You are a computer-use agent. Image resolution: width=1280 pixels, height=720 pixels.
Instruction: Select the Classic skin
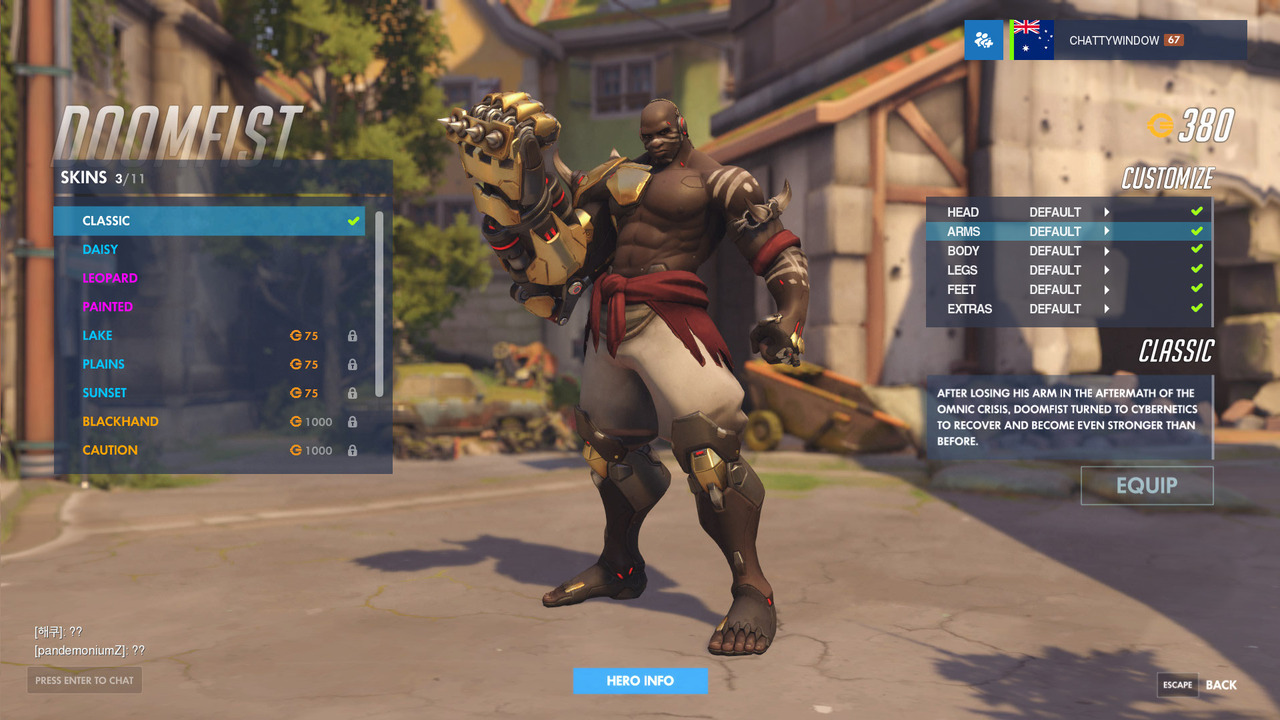point(209,221)
